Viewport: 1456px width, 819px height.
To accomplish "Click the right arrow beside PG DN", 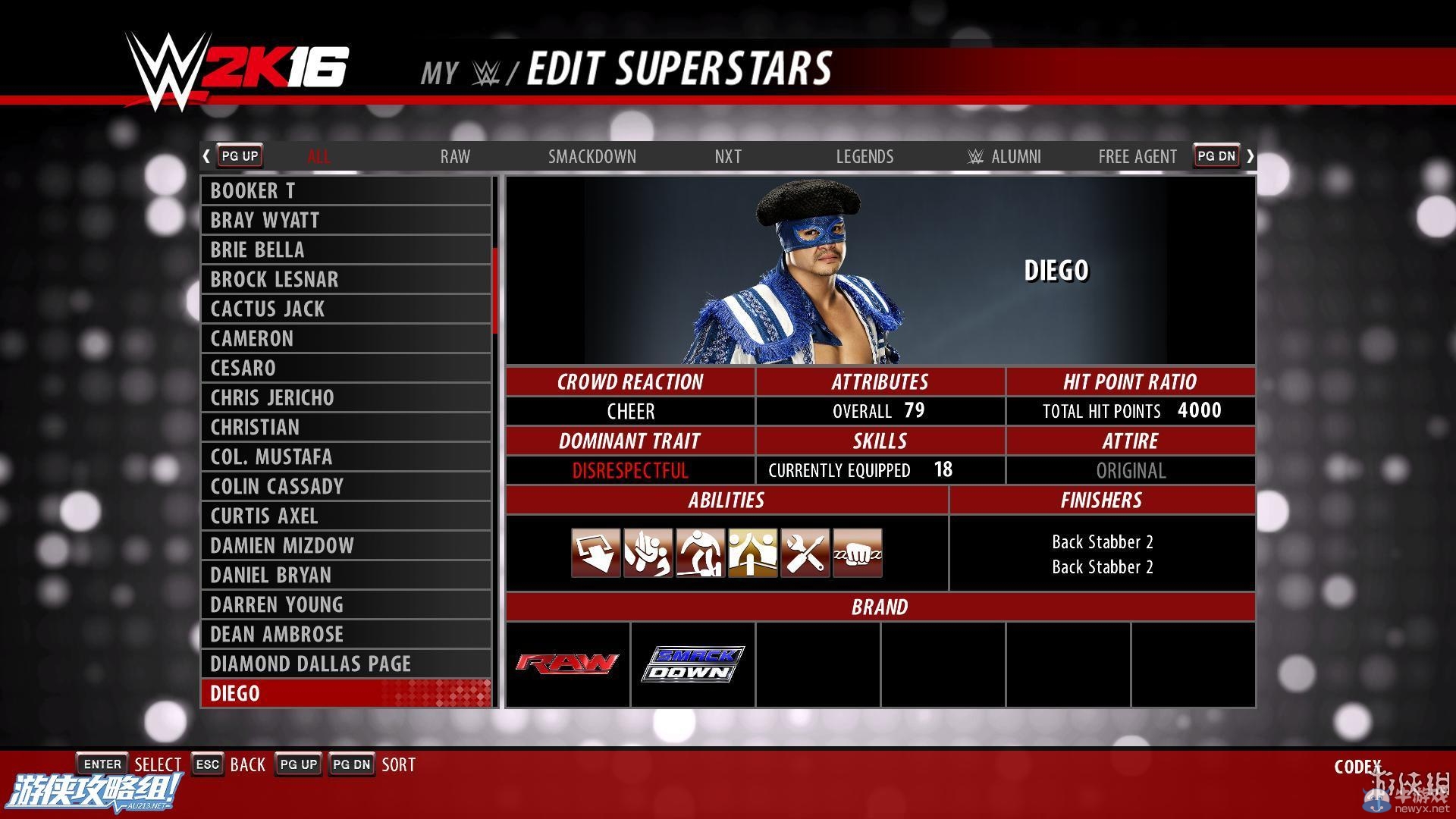I will (1250, 155).
